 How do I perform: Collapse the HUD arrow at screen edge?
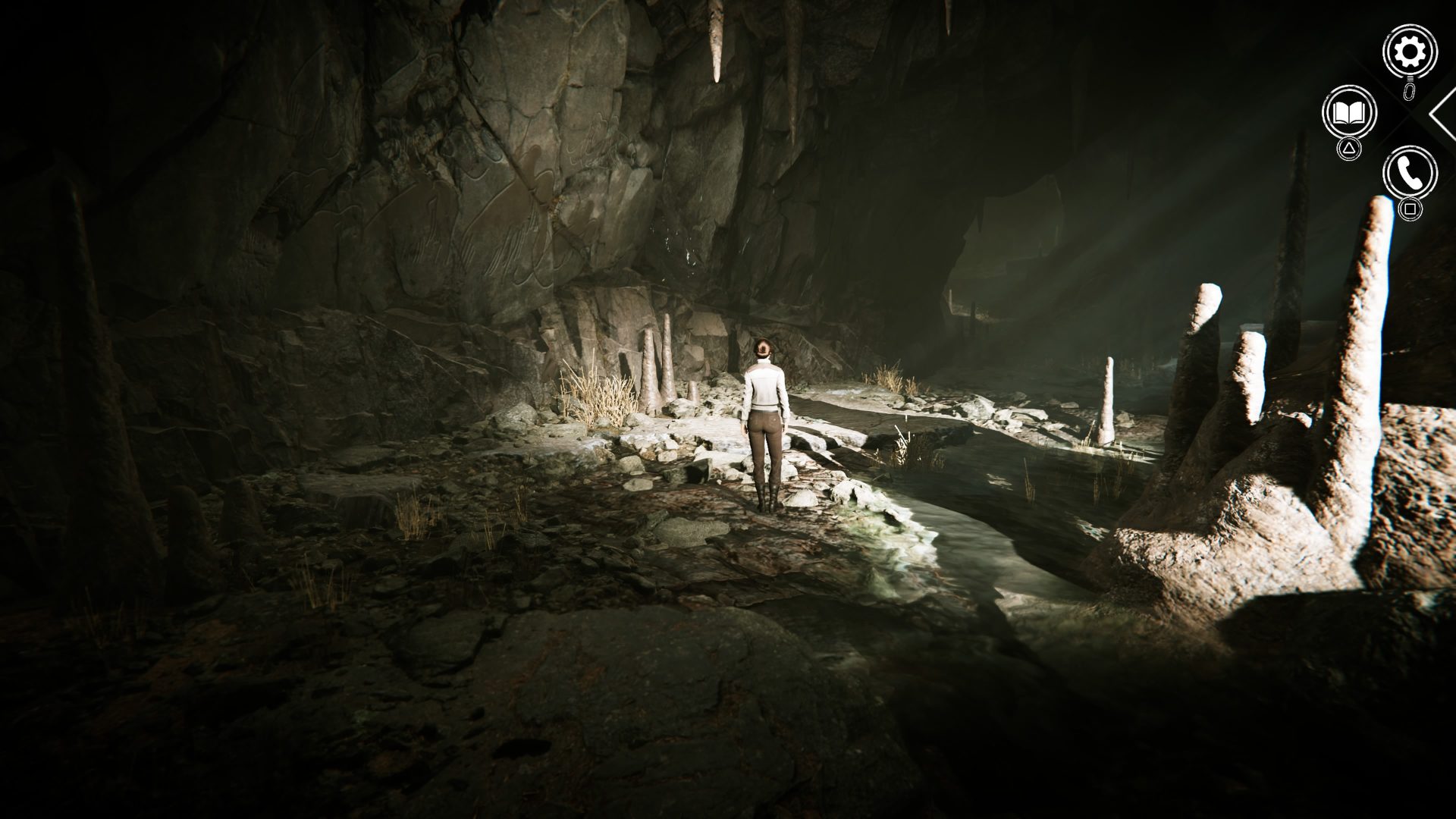pyautogui.click(x=1444, y=114)
